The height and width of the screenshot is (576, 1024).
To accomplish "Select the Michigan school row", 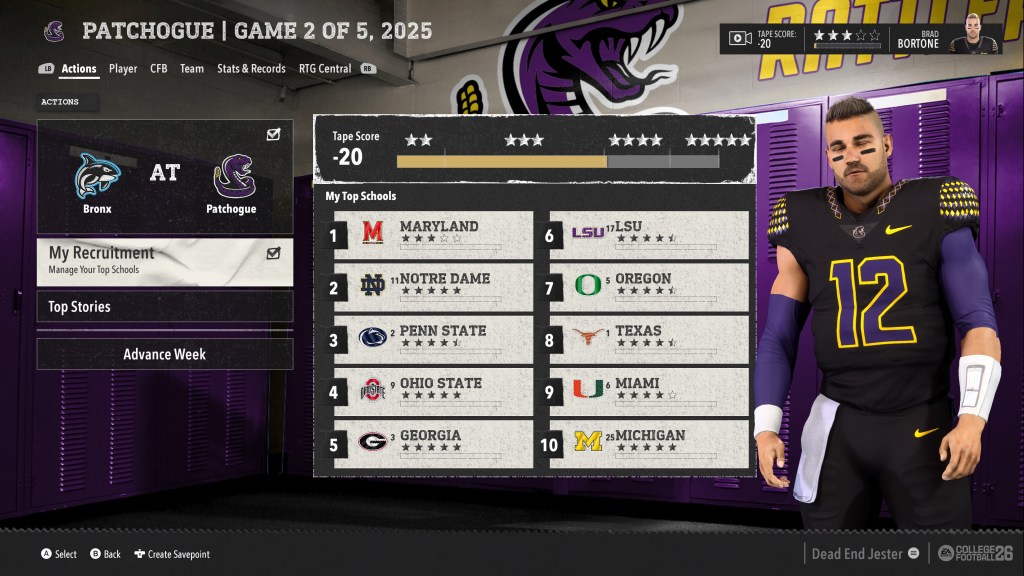I will tap(649, 443).
